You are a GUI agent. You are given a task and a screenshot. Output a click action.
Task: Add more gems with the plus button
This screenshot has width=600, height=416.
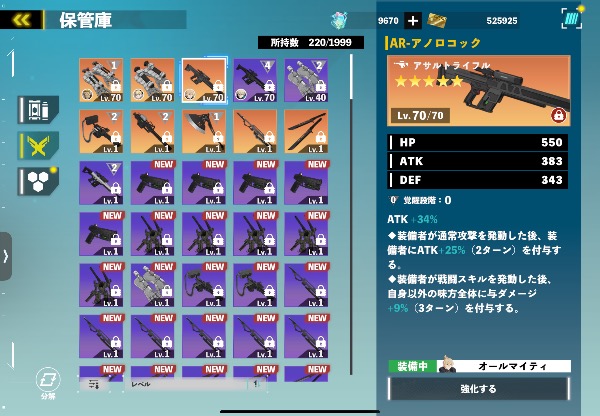coord(413,20)
